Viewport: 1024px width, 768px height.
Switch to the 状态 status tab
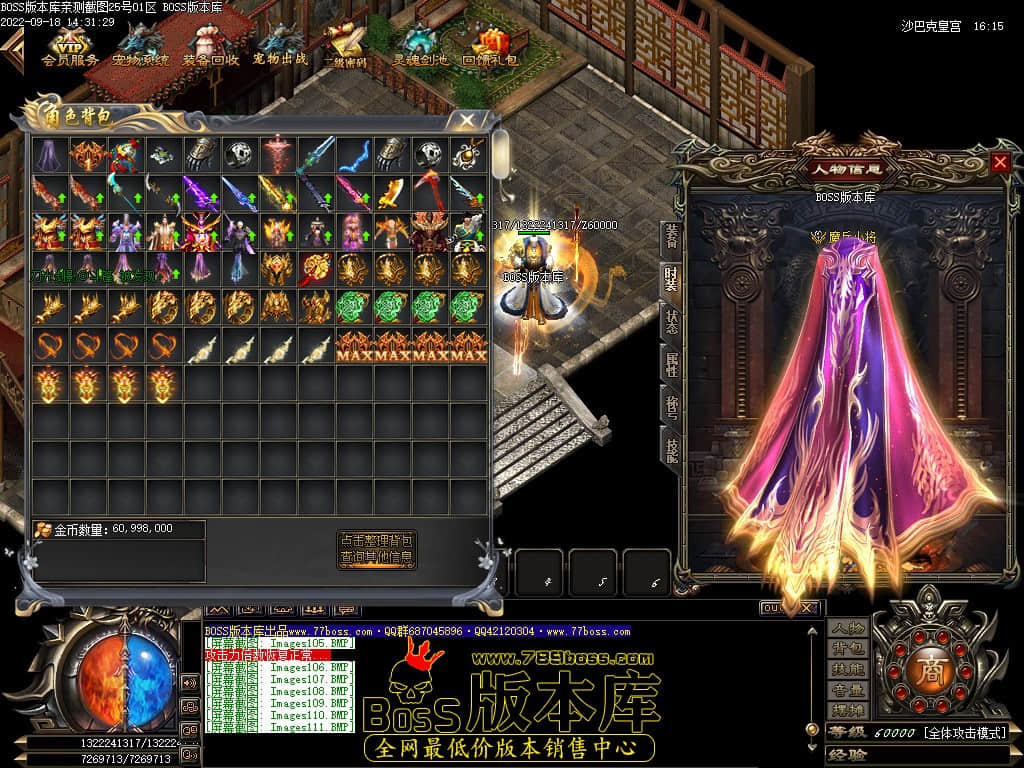pyautogui.click(x=671, y=322)
